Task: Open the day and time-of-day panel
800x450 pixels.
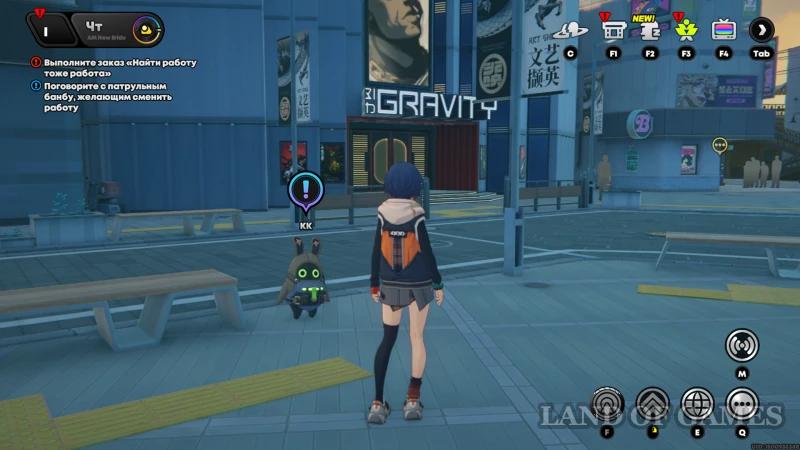Action: [122, 28]
